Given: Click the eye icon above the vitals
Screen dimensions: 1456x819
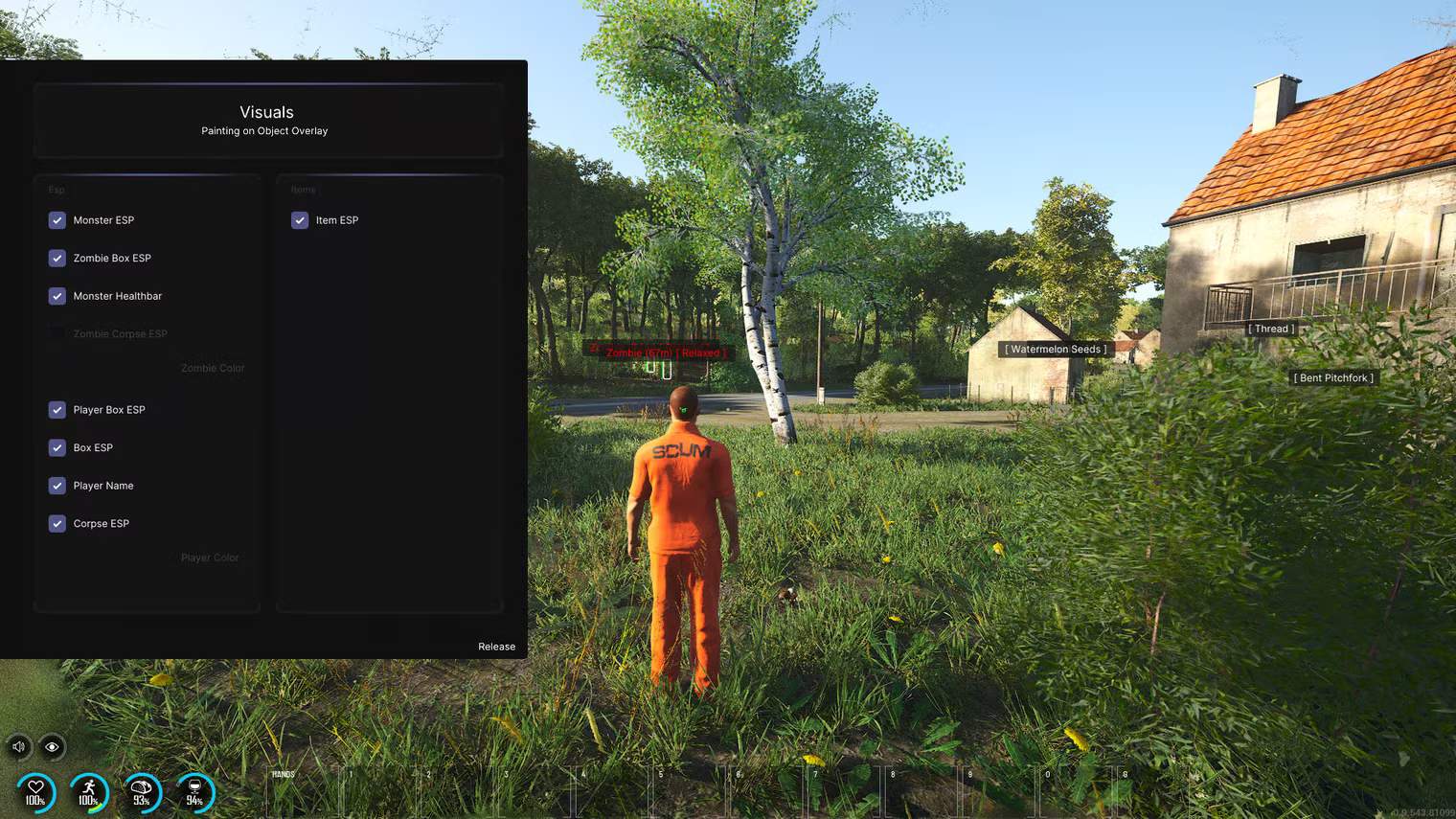Looking at the screenshot, I should [52, 746].
